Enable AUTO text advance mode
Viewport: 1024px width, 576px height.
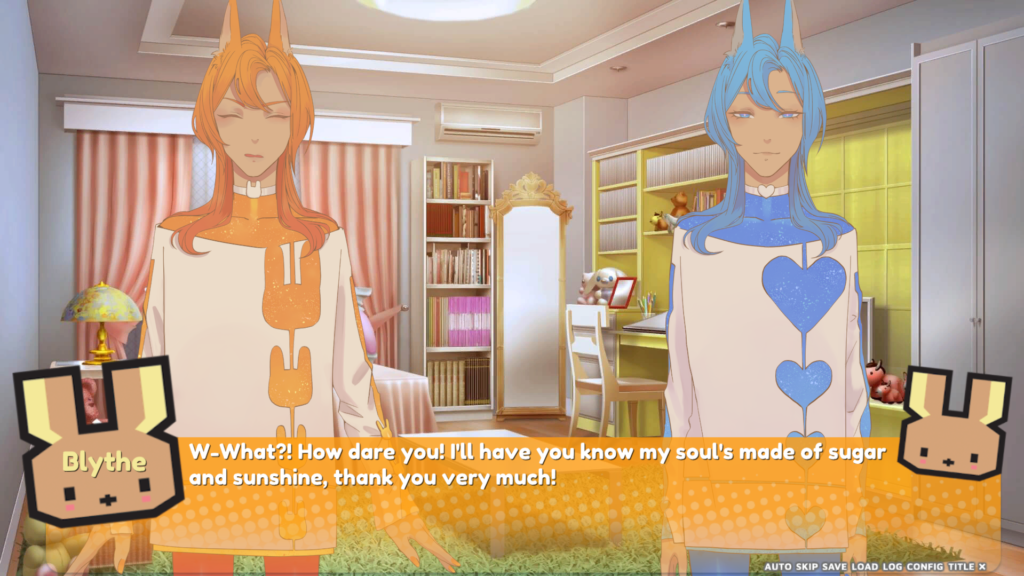777,567
